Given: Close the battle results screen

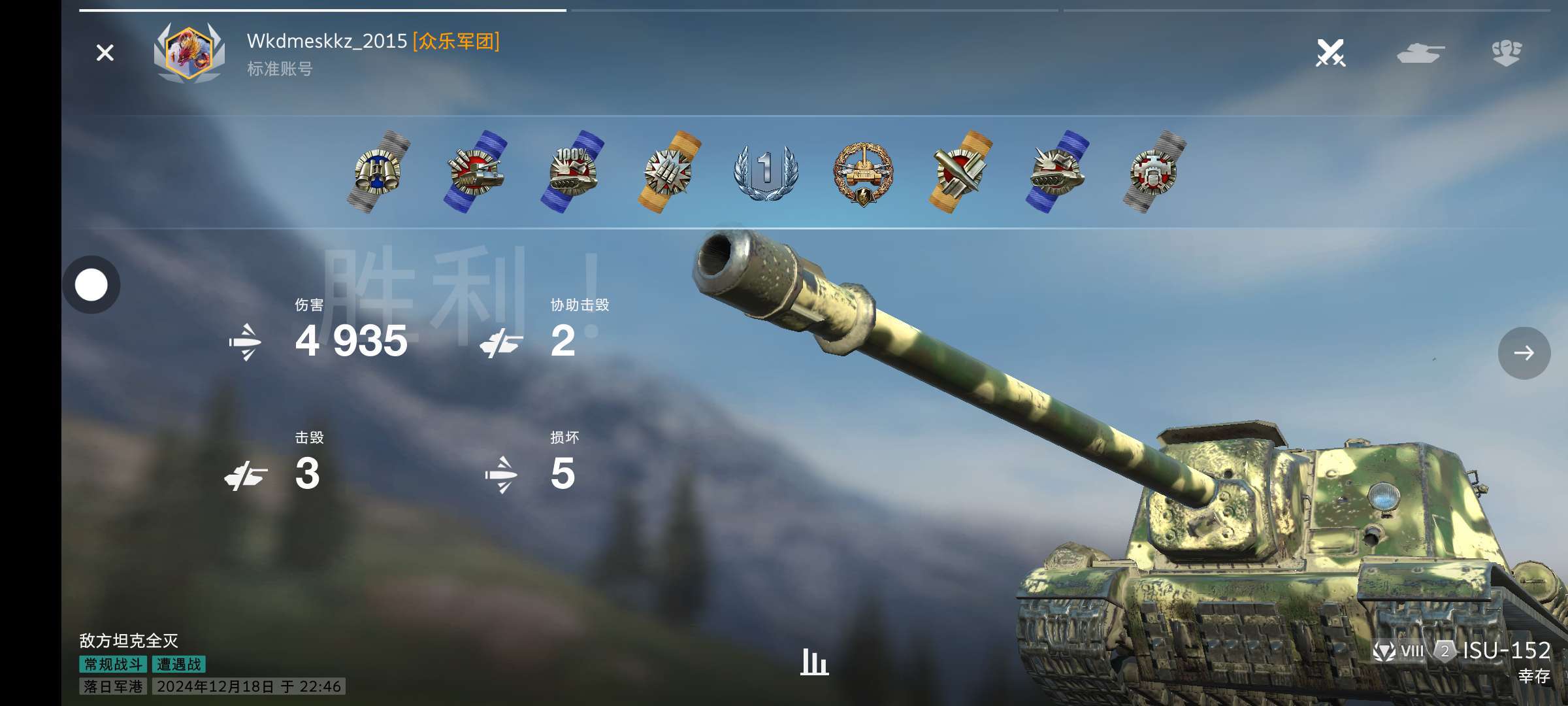Looking at the screenshot, I should tap(105, 53).
